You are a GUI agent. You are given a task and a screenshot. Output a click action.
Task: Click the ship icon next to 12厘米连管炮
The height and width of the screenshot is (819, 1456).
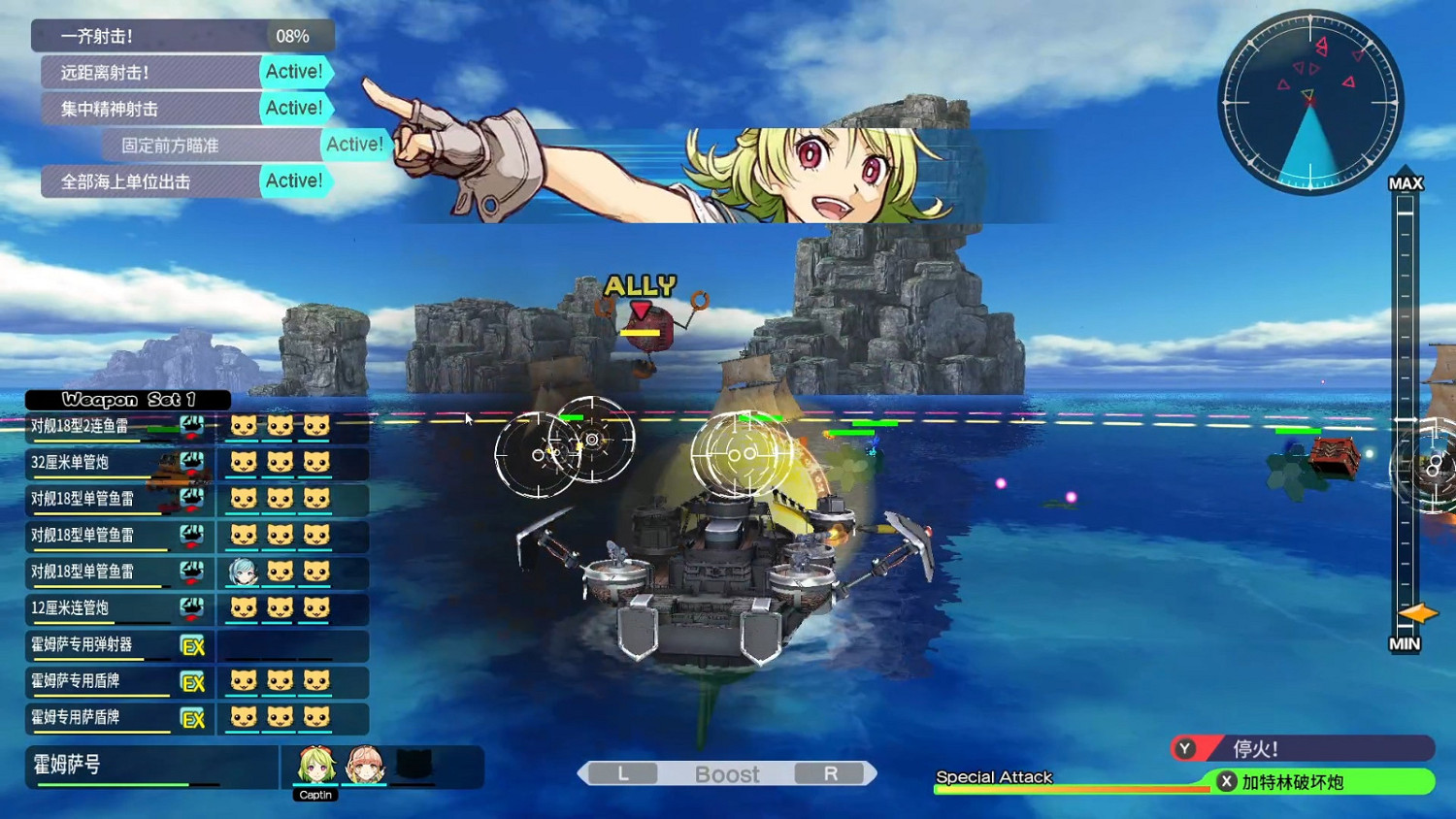coord(193,608)
